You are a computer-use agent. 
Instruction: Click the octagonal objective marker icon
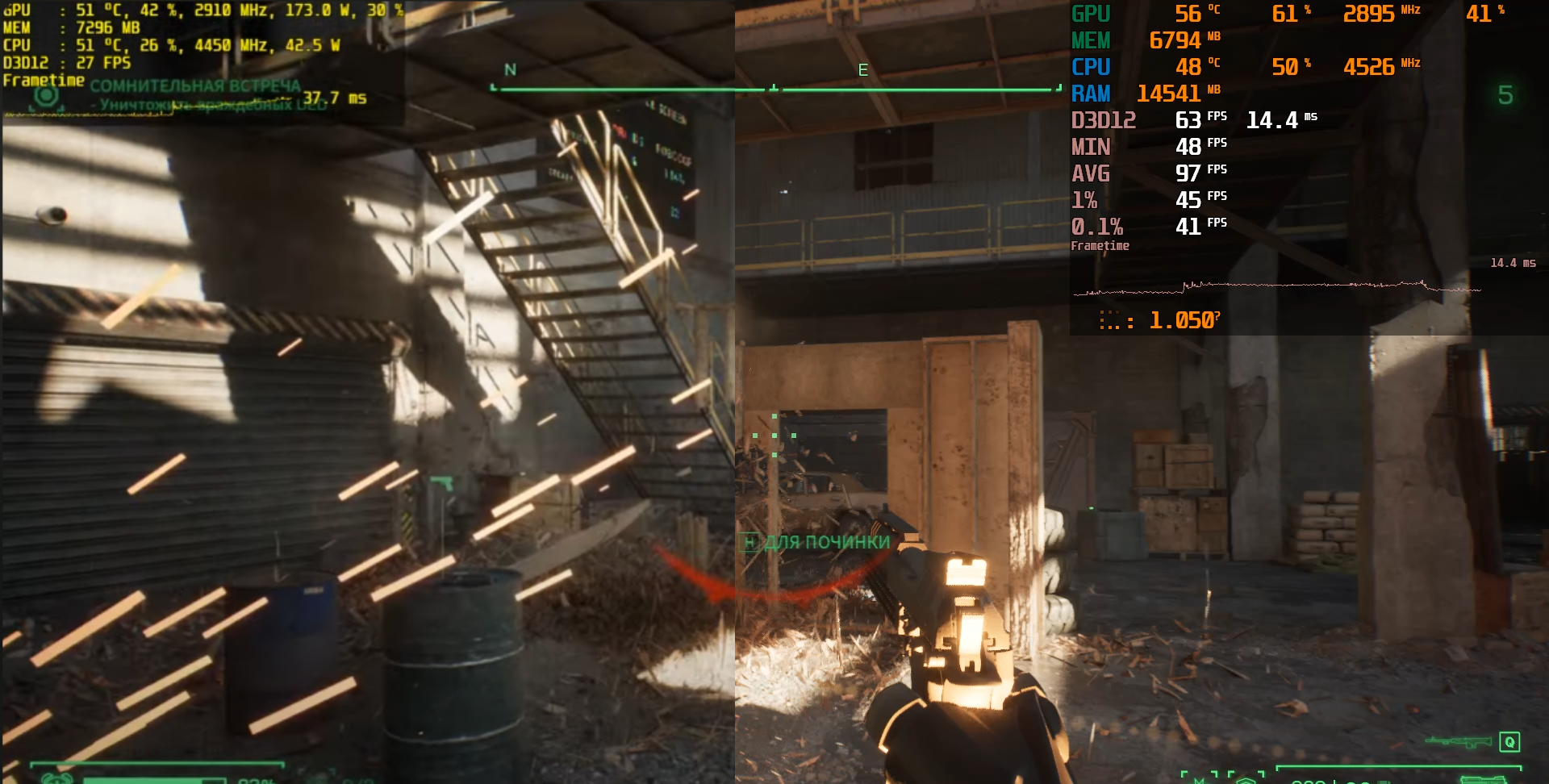click(46, 96)
